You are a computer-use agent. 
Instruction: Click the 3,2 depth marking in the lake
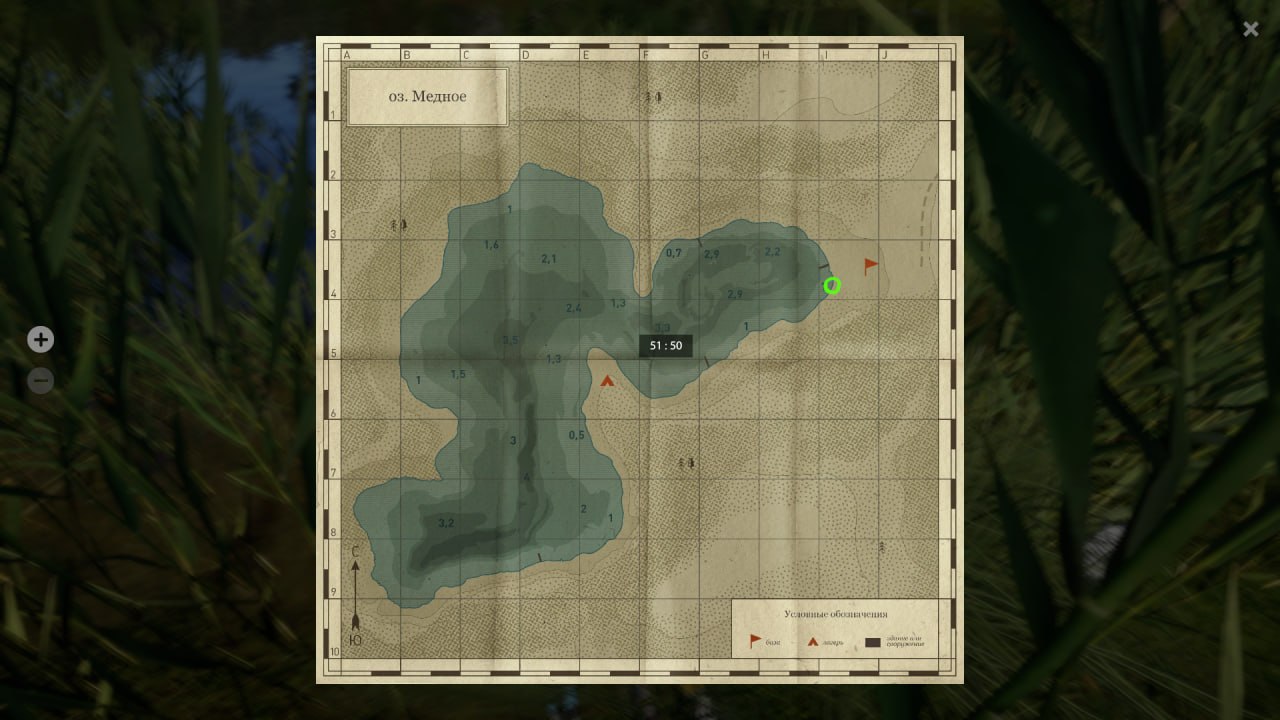click(x=447, y=521)
